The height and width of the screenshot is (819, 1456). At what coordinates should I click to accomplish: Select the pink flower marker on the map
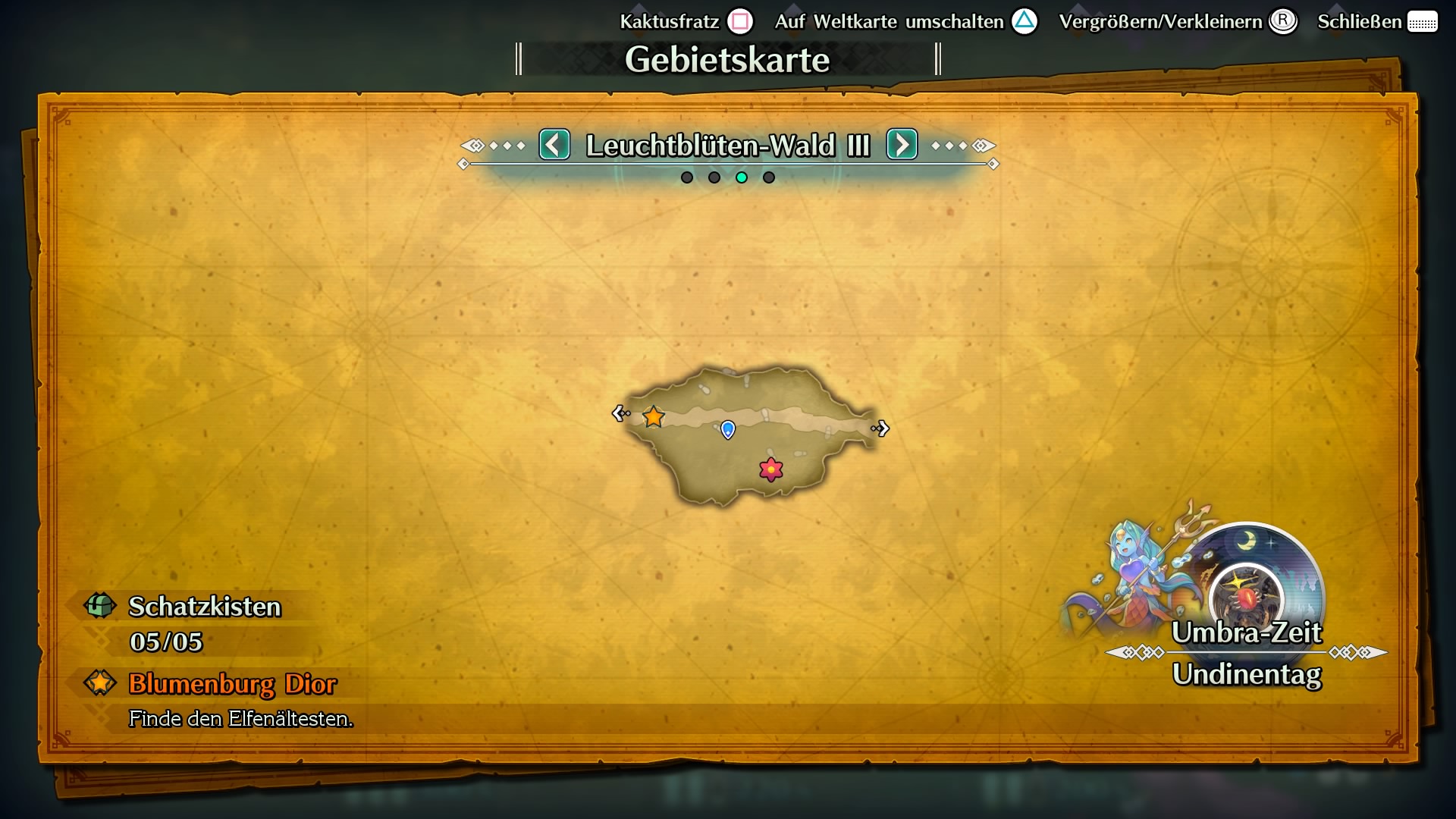(771, 469)
